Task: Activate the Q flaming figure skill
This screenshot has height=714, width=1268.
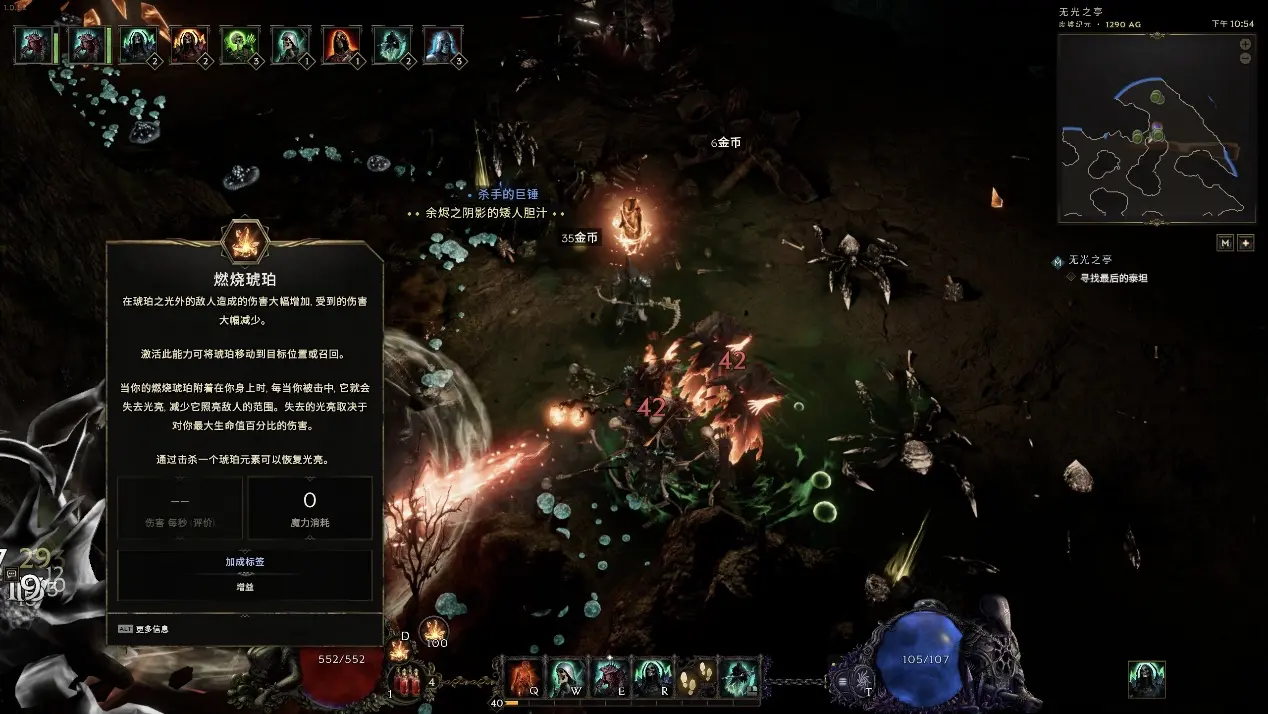Action: tap(524, 677)
